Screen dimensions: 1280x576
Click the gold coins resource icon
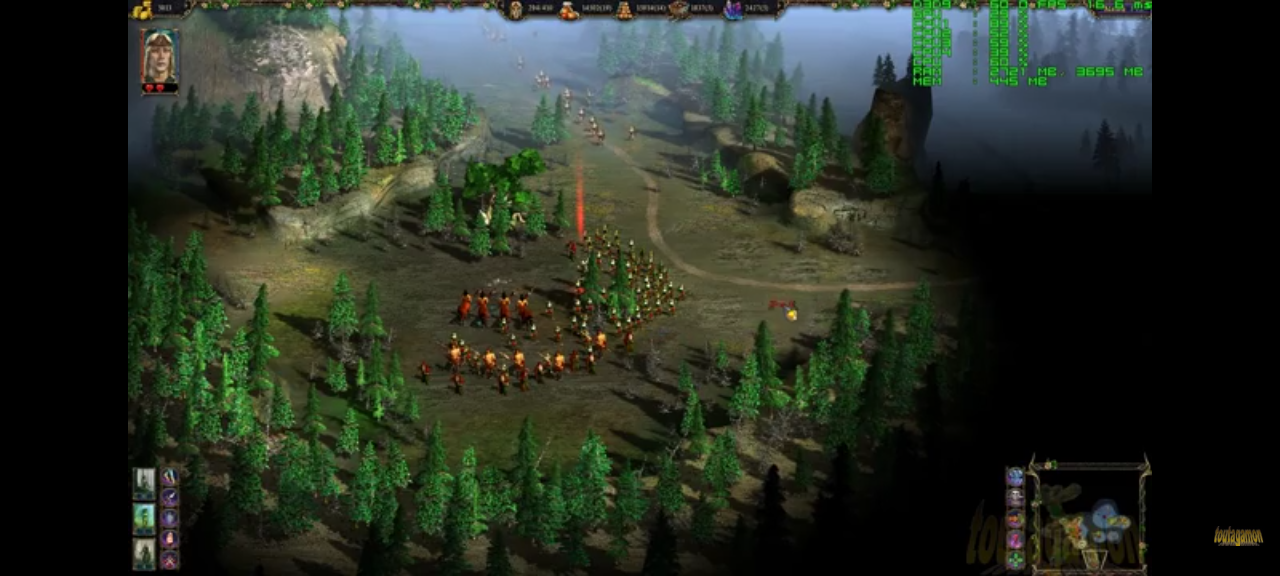(x=142, y=9)
